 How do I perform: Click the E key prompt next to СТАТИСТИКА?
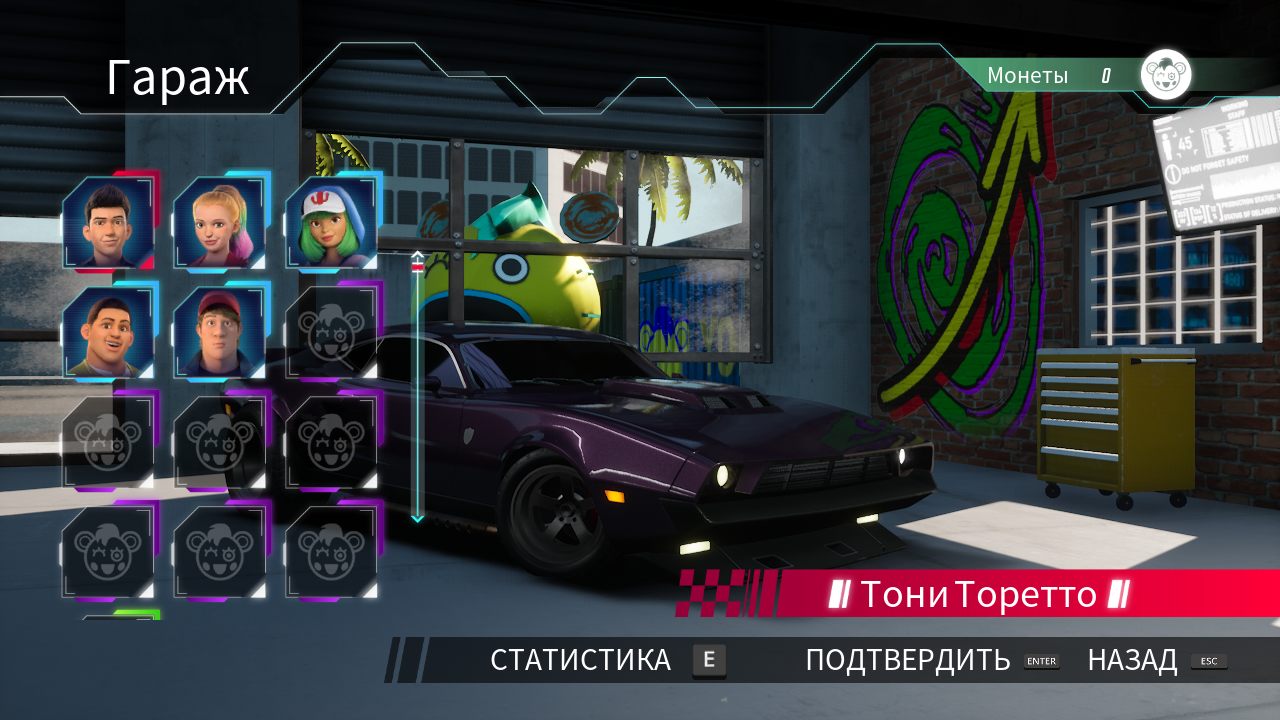coord(709,660)
